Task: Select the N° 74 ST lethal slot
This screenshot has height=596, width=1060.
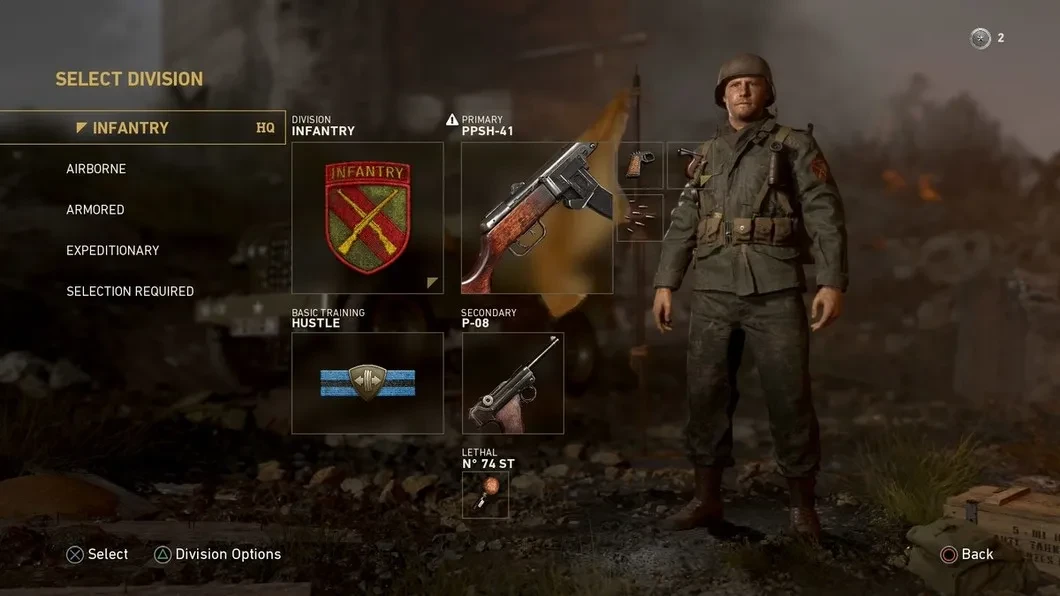Action: point(485,495)
